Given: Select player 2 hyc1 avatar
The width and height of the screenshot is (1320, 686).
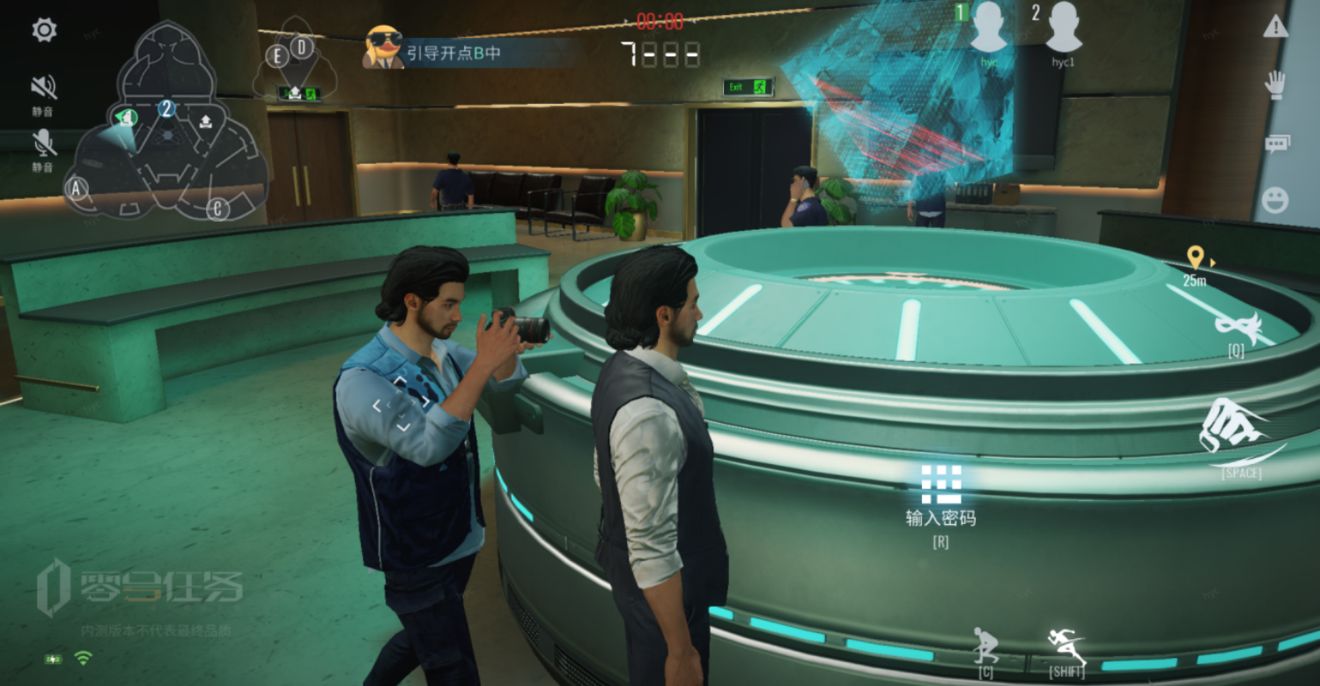Looking at the screenshot, I should click(1064, 28).
